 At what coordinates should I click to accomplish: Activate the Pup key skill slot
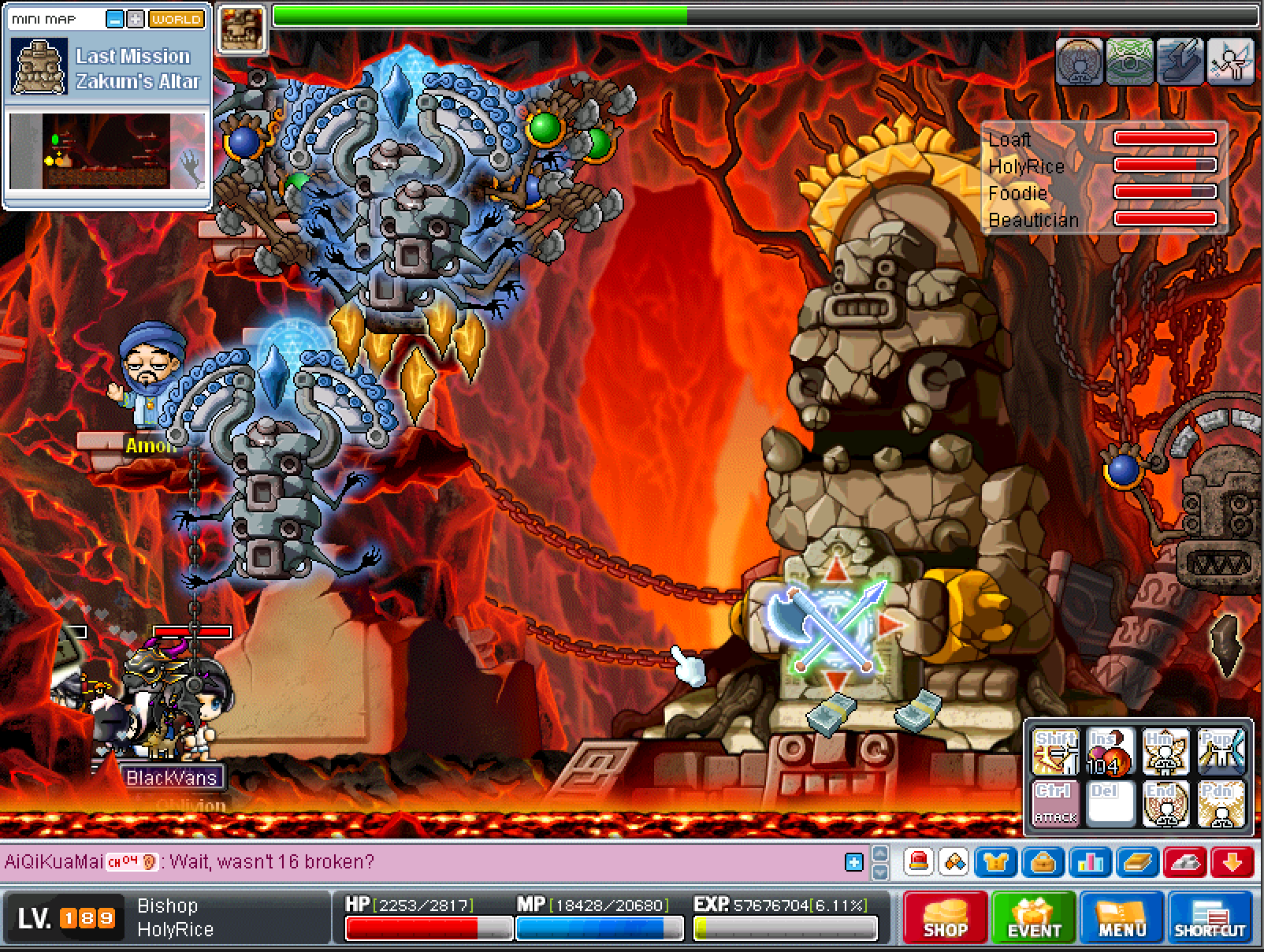point(1221,752)
